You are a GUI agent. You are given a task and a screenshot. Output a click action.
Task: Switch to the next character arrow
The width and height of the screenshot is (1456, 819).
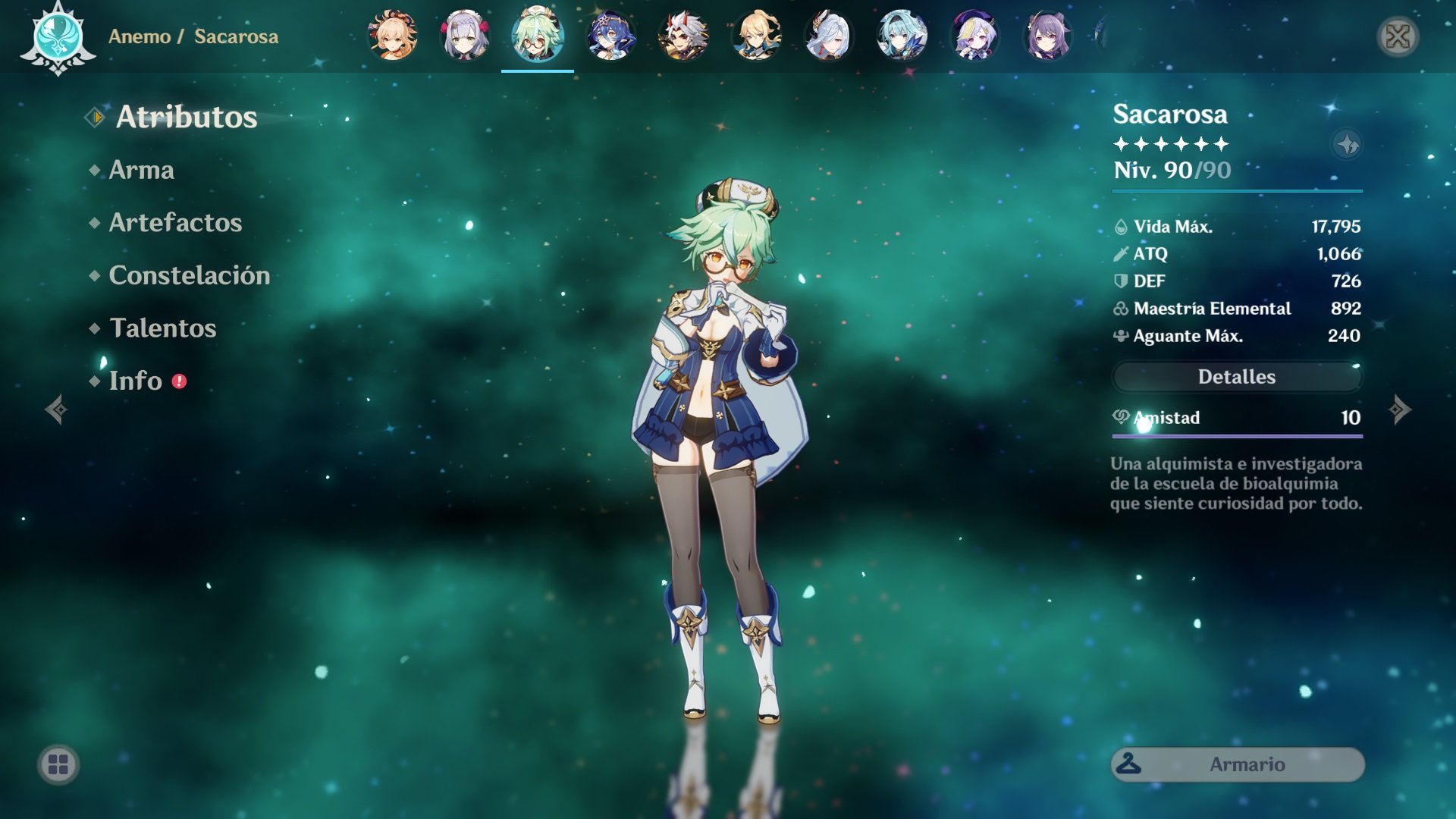tap(1400, 409)
